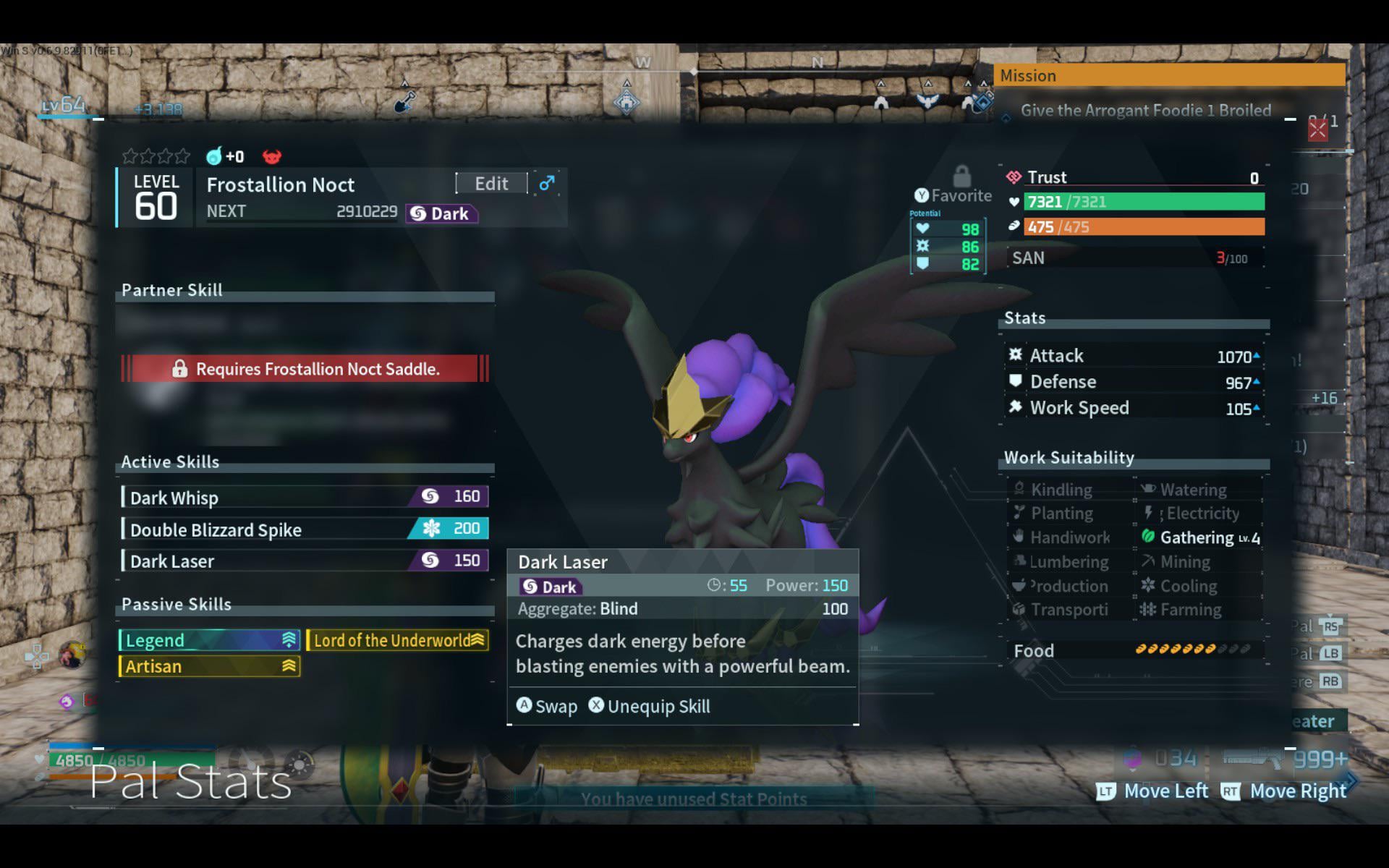The image size is (1389, 868).
Task: Open the Mission tracker panel
Action: (1169, 75)
